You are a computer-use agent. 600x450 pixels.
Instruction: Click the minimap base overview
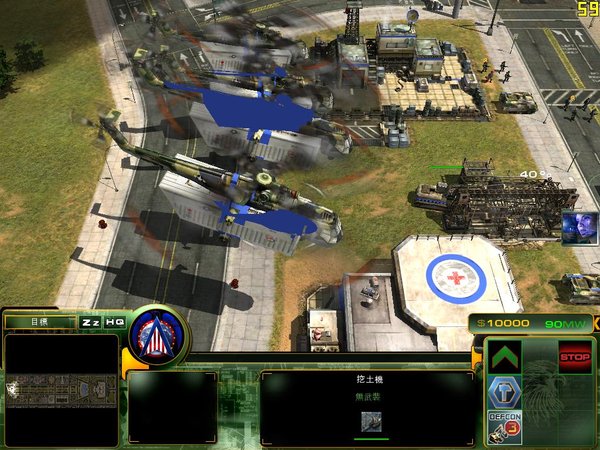pyautogui.click(x=60, y=390)
